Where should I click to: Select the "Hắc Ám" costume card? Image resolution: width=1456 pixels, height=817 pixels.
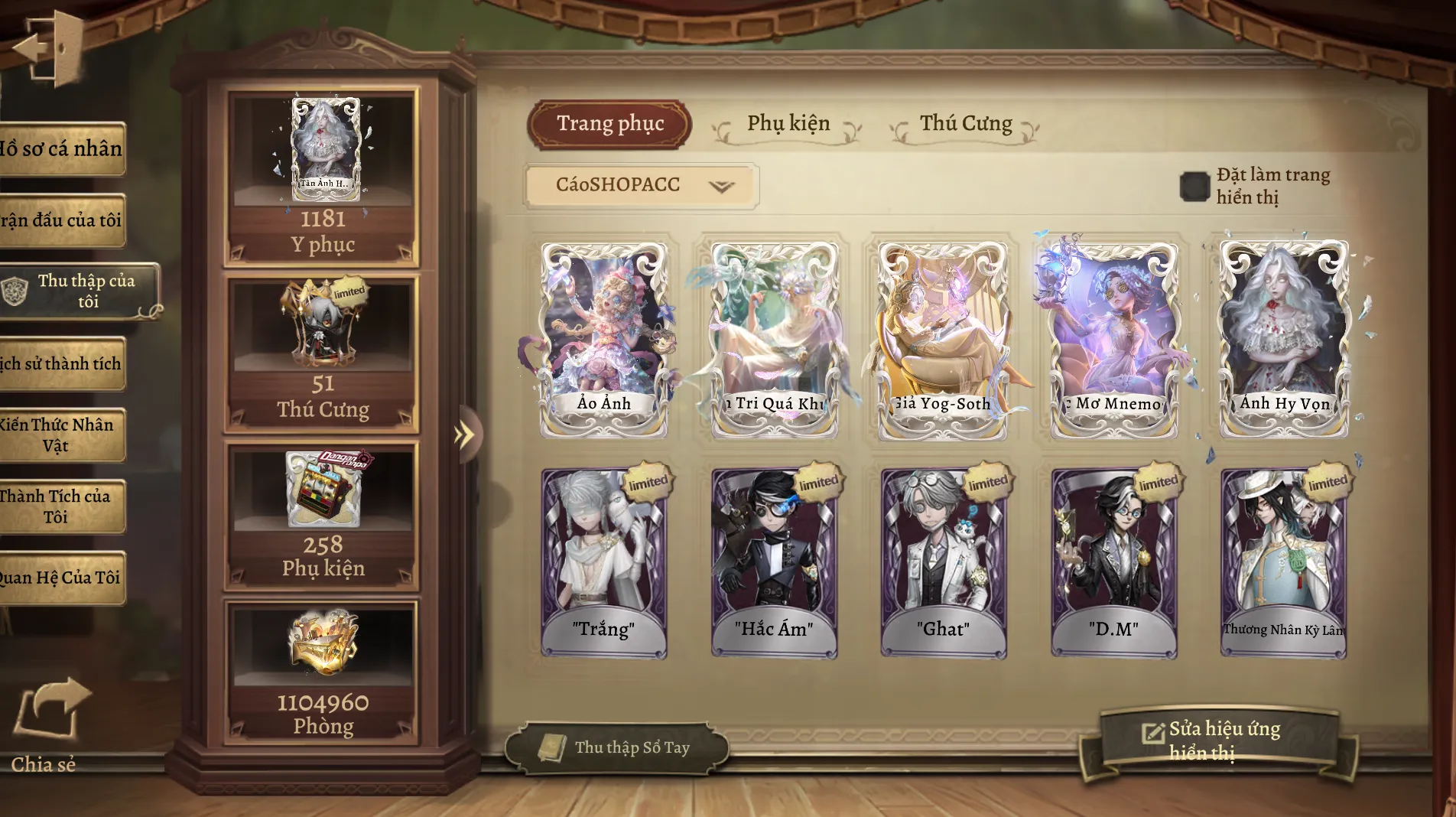tap(774, 563)
